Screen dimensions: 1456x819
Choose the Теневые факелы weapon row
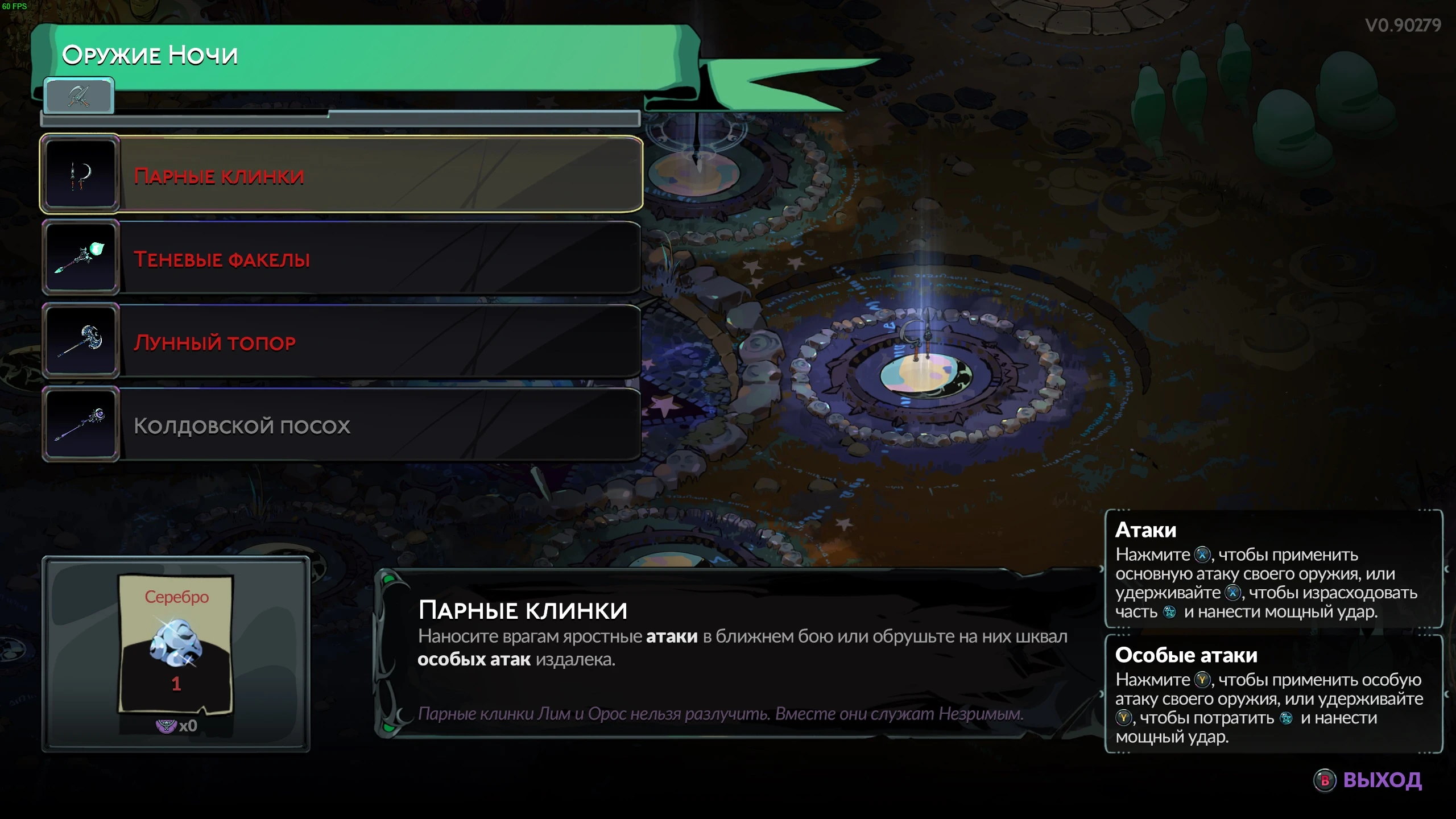point(341,258)
